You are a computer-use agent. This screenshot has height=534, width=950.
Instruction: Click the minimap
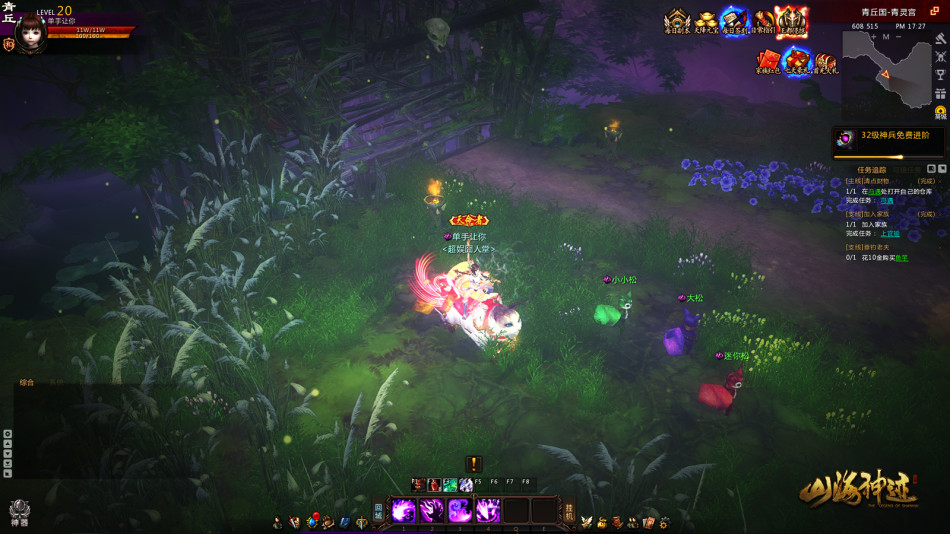[x=887, y=68]
